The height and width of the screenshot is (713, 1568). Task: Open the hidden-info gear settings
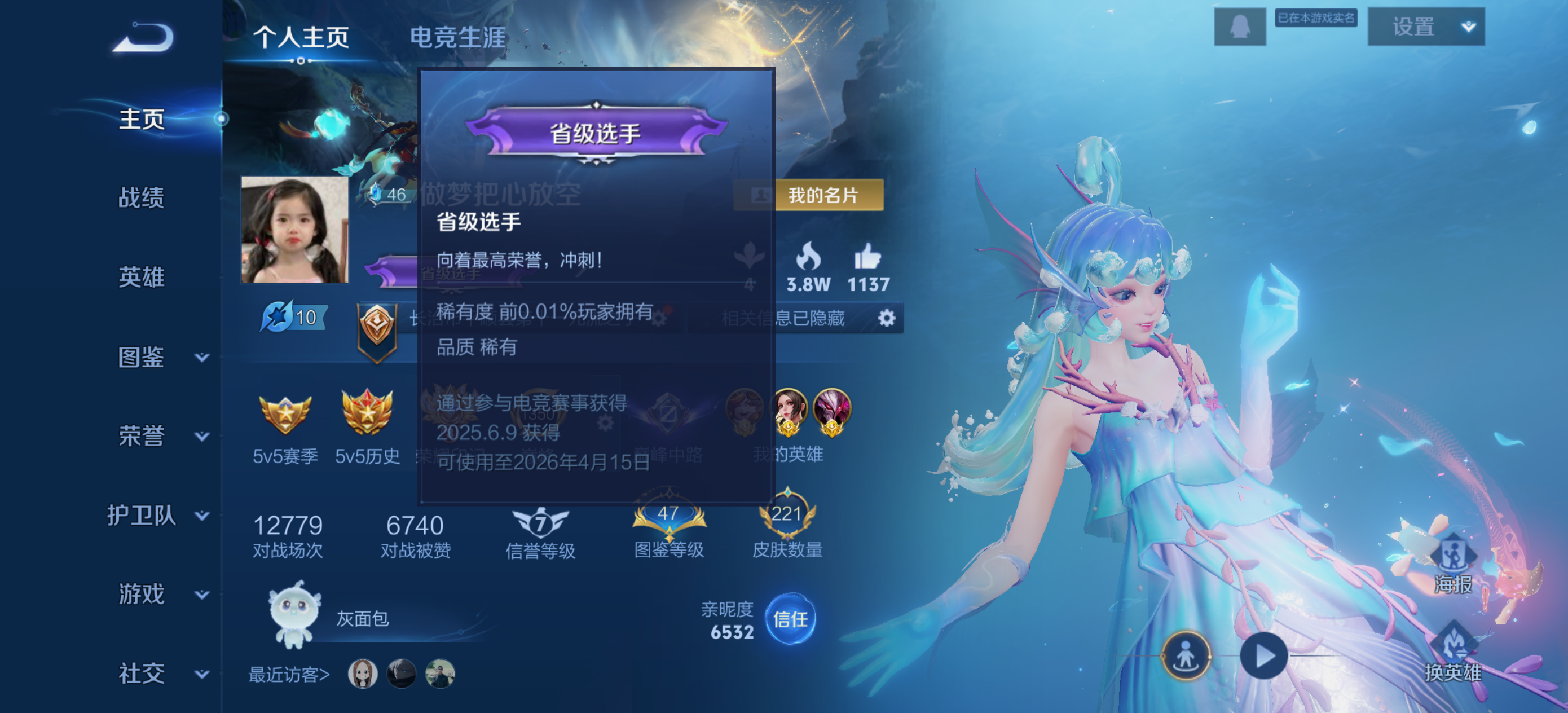pyautogui.click(x=886, y=318)
